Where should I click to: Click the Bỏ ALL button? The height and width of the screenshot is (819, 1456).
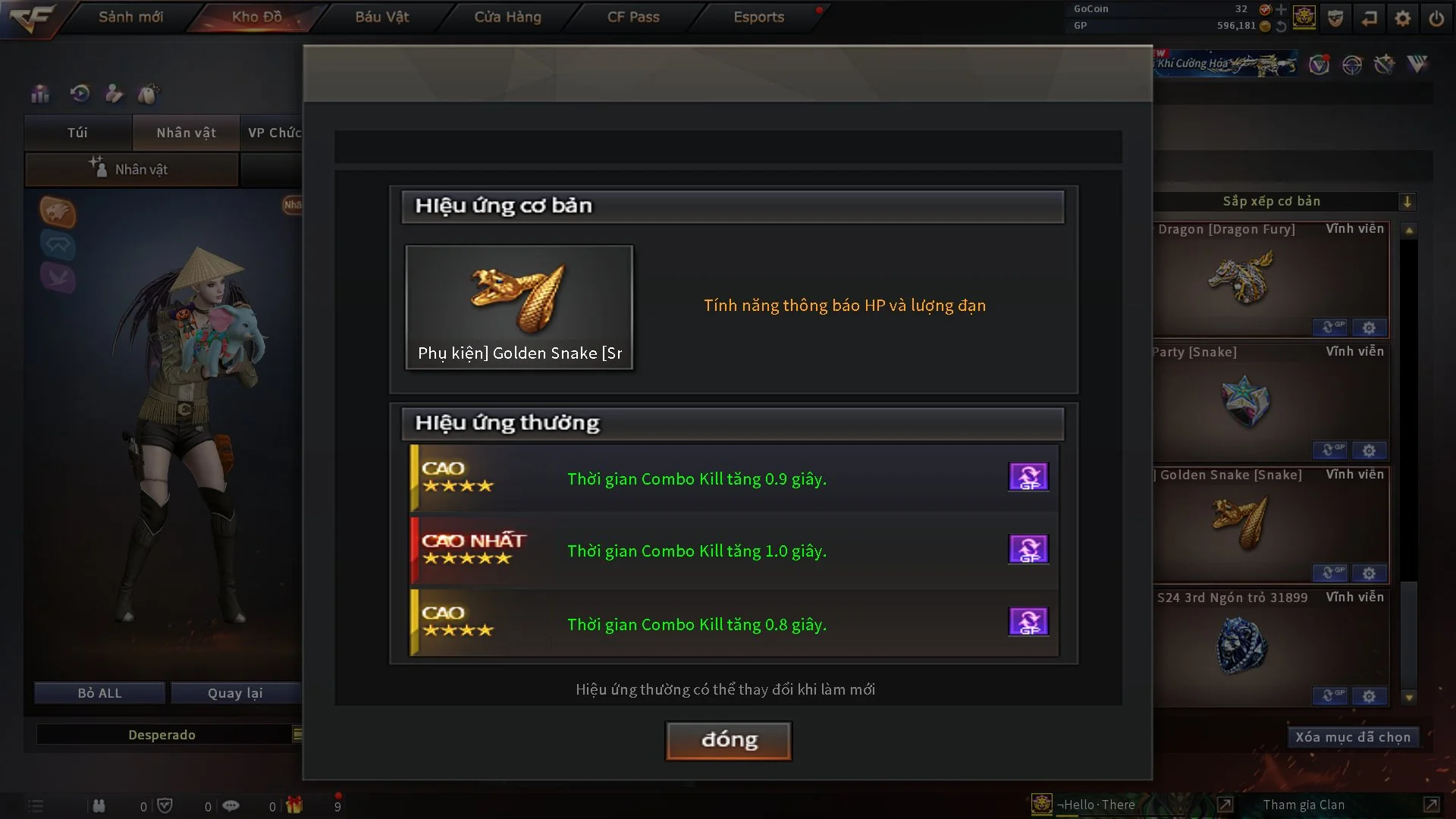tap(99, 693)
